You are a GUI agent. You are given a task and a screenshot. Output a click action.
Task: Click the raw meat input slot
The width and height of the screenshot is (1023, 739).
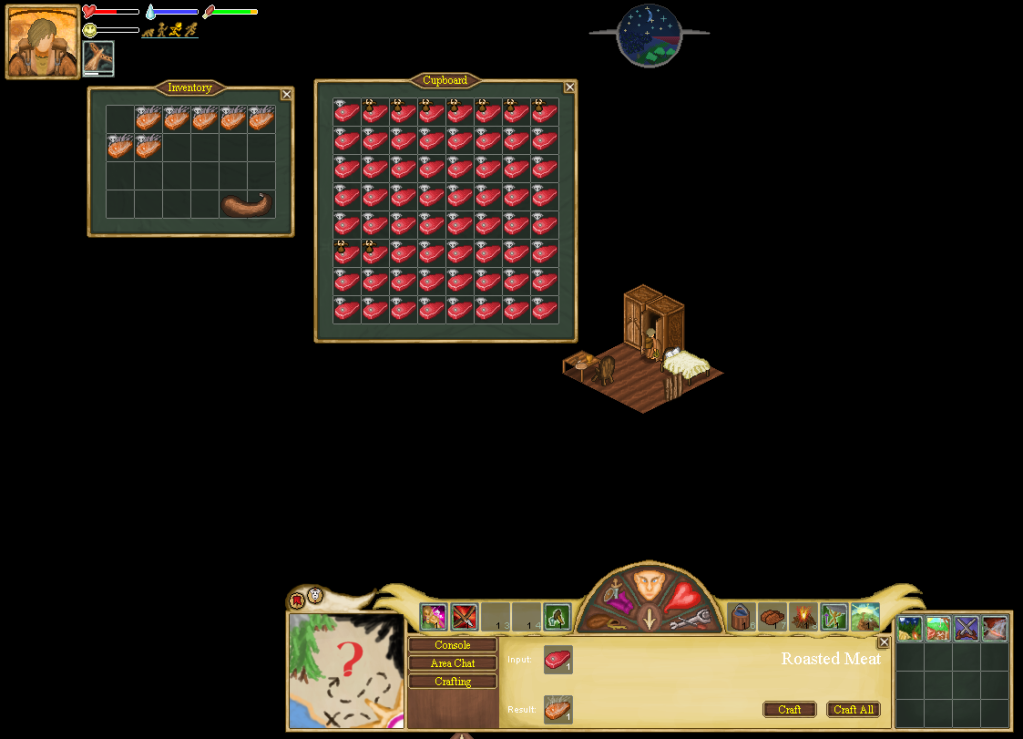click(x=558, y=660)
